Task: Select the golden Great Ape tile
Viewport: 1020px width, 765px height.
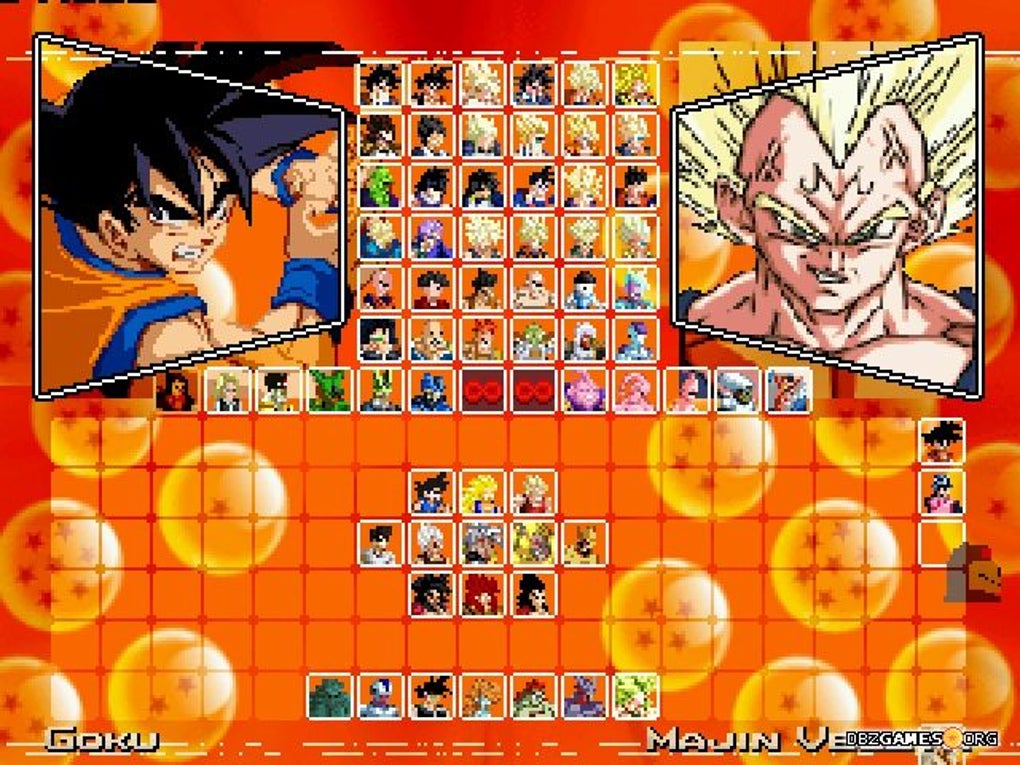Action: 585,543
